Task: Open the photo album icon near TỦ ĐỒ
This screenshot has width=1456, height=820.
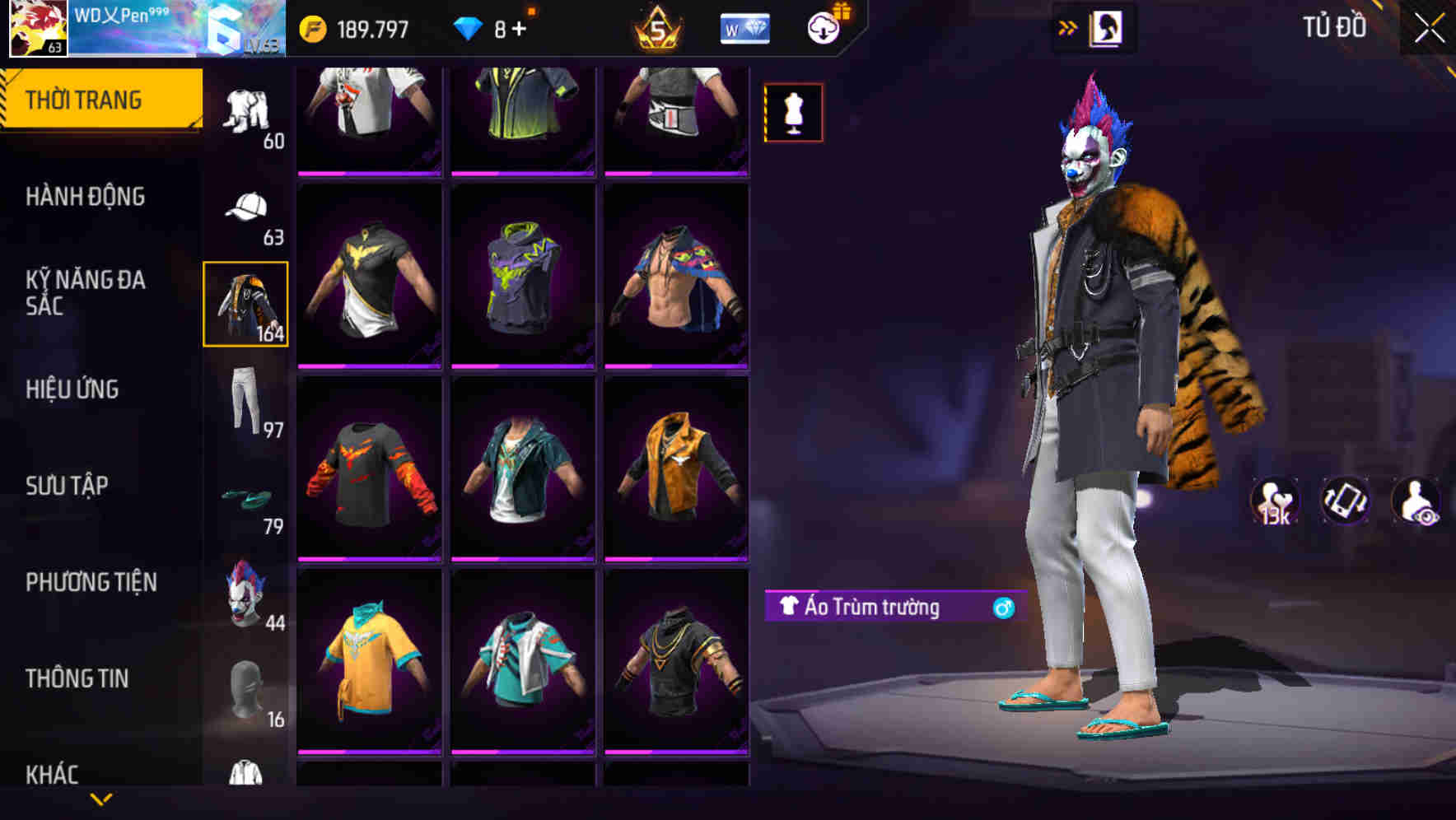Action: tap(1108, 26)
